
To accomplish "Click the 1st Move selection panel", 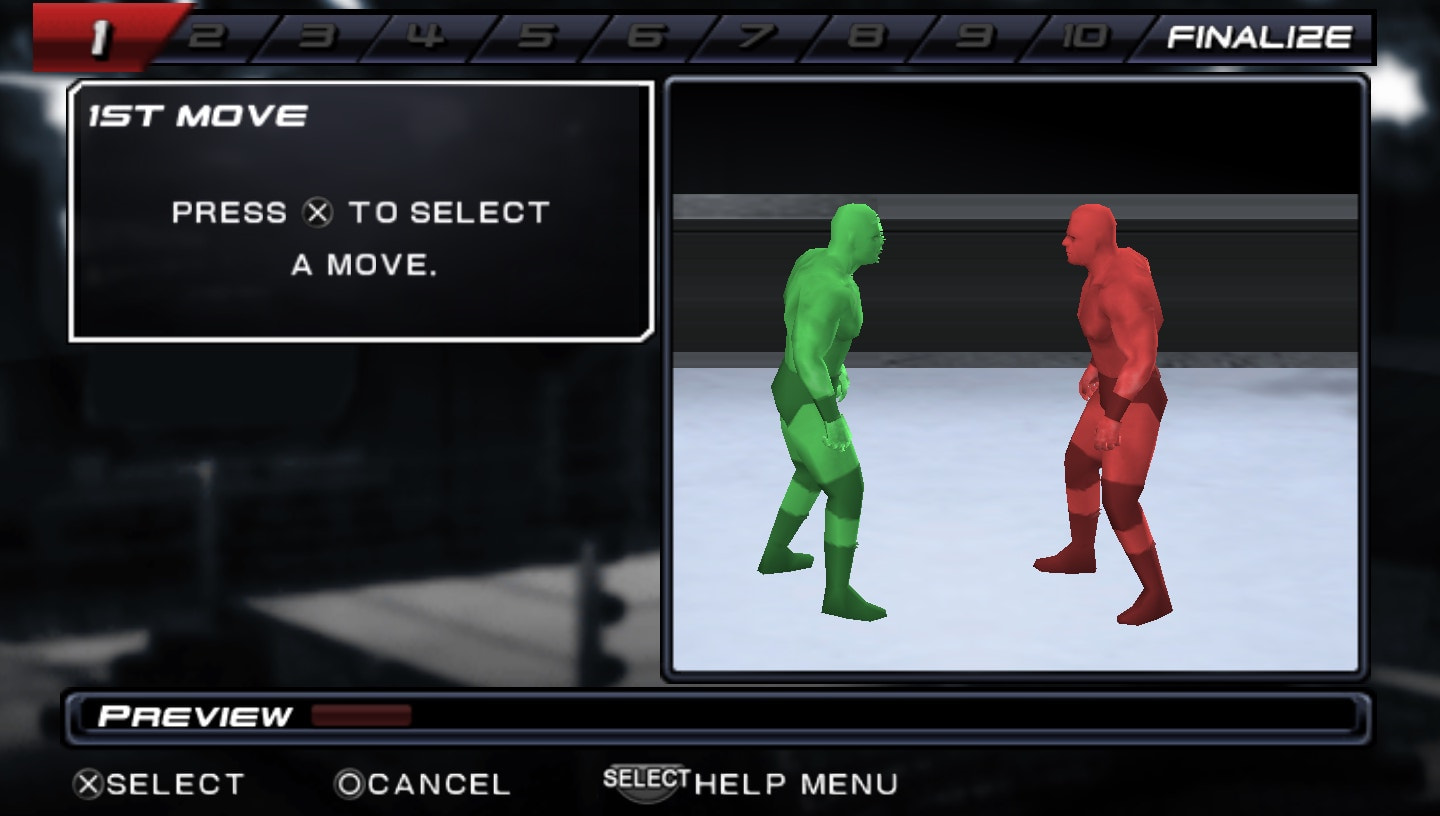I will pyautogui.click(x=361, y=212).
